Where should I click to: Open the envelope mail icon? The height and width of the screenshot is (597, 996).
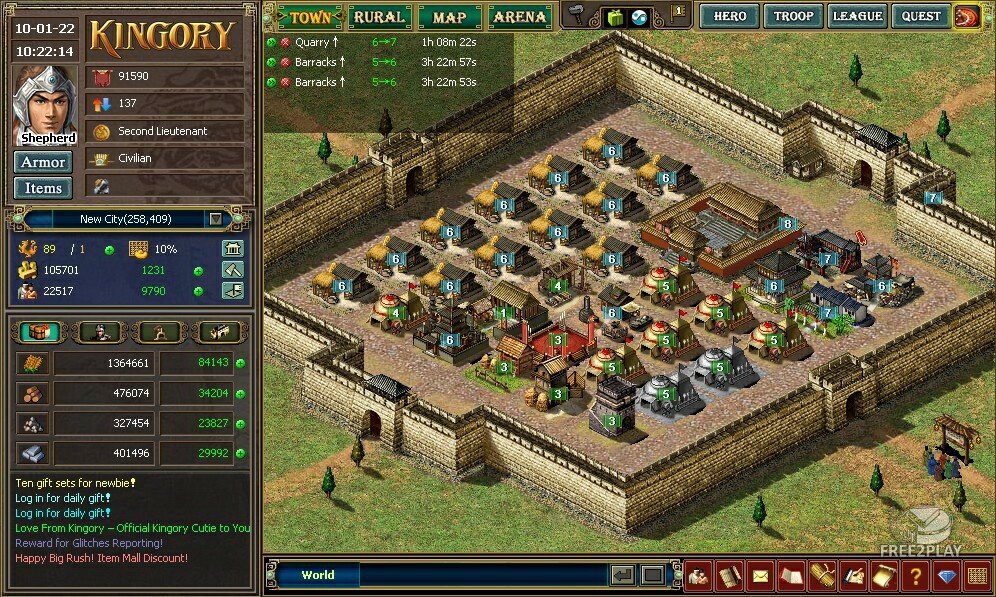[x=762, y=576]
